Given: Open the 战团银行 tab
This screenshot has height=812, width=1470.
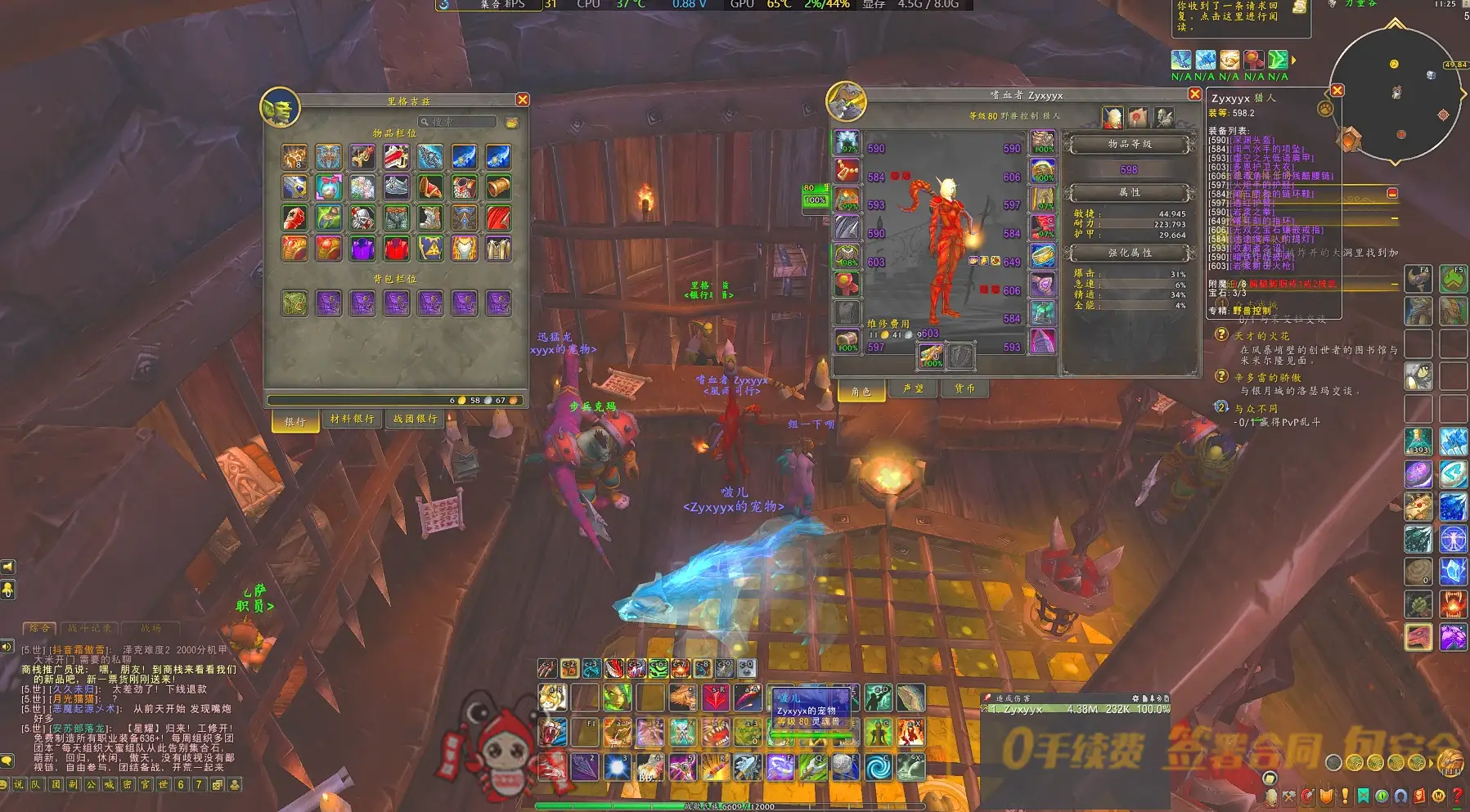Looking at the screenshot, I should click(416, 419).
